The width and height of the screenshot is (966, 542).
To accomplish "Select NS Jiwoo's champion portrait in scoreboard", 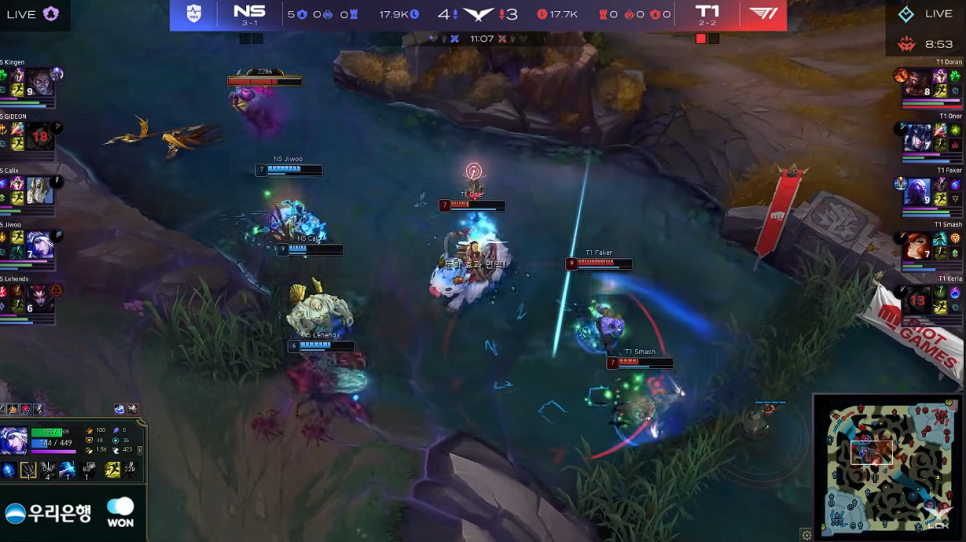I will [40, 243].
